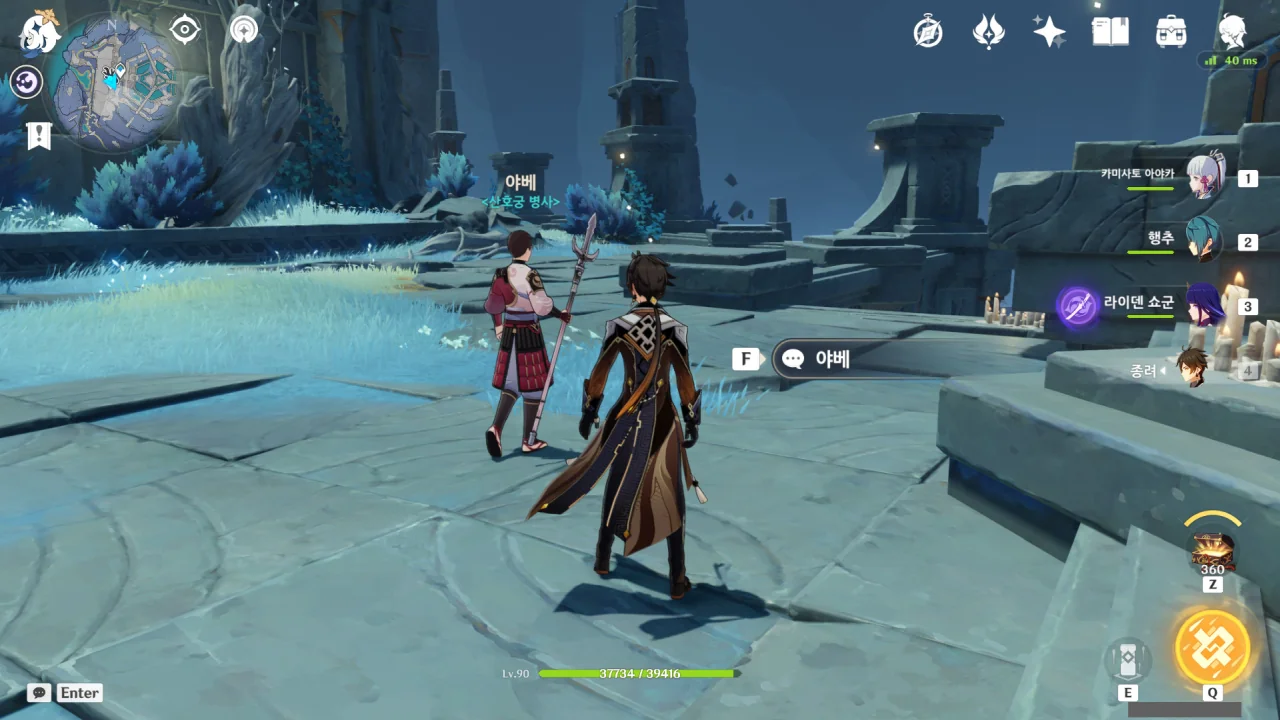Viewport: 1280px width, 720px height.
Task: Click the target-ring icon beside minimap
Action: (185, 30)
